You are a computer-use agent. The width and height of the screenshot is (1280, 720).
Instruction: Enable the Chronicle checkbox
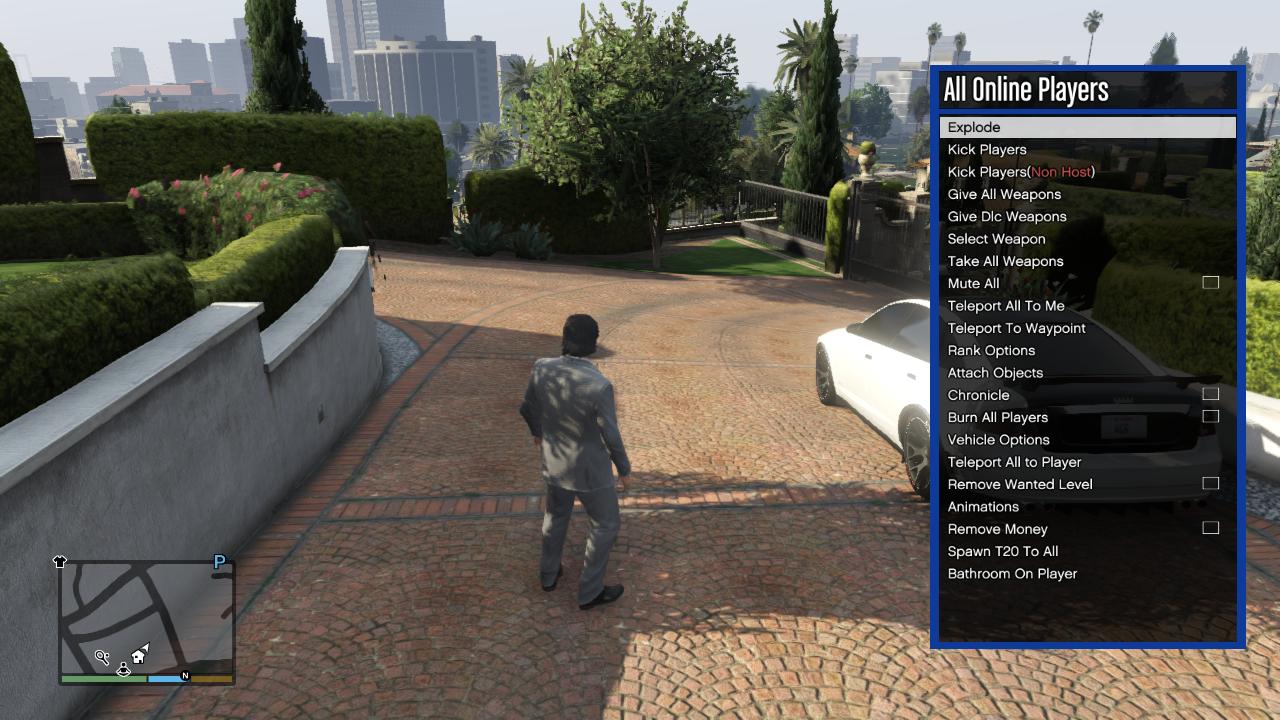click(1210, 394)
